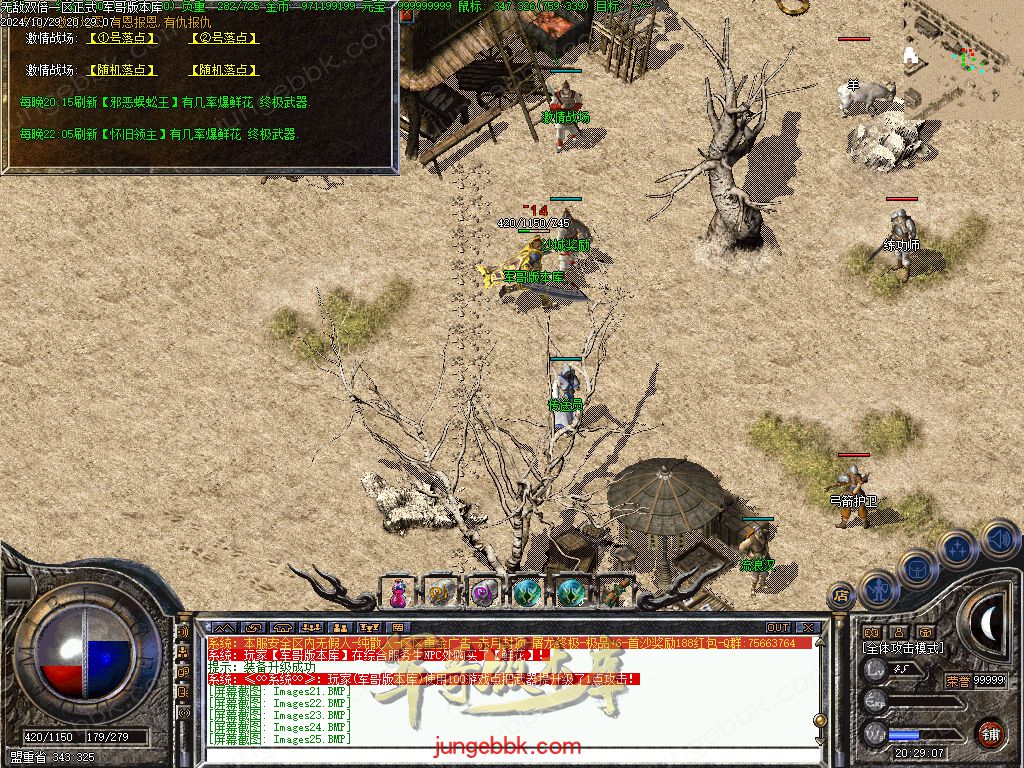This screenshot has width=1024, height=768.
Task: Click the Lv level round button
Action: (x=876, y=670)
